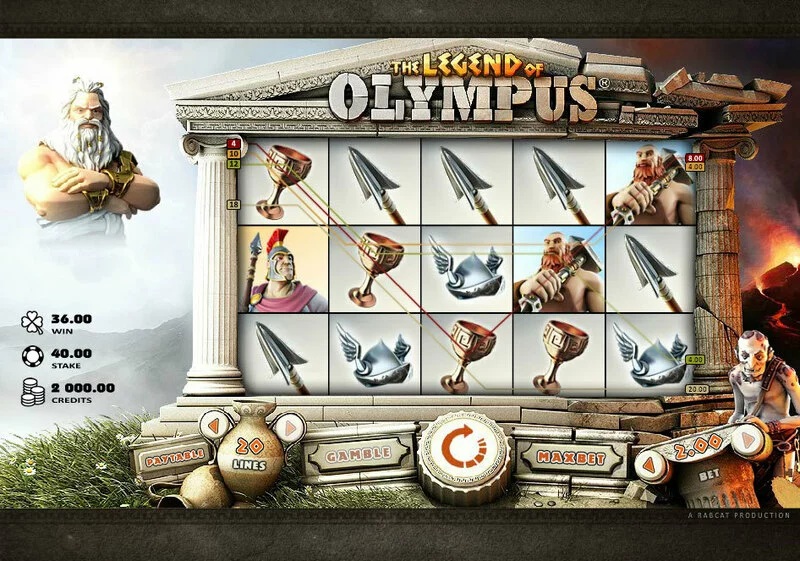Spin the reels with the round arrow button
The width and height of the screenshot is (800, 561).
point(460,455)
